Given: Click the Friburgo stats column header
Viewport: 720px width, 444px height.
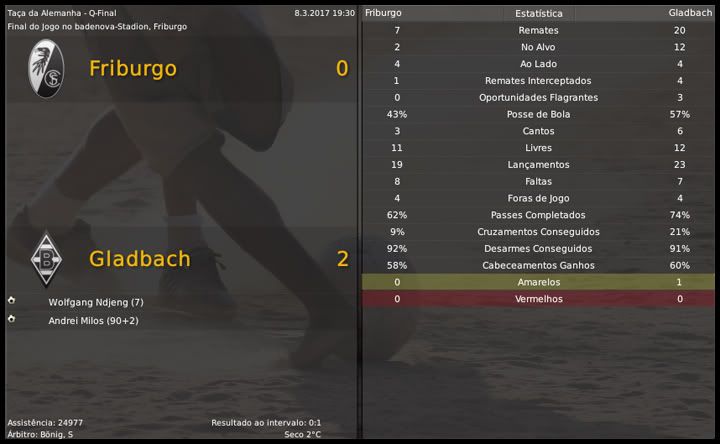Looking at the screenshot, I should pyautogui.click(x=383, y=13).
